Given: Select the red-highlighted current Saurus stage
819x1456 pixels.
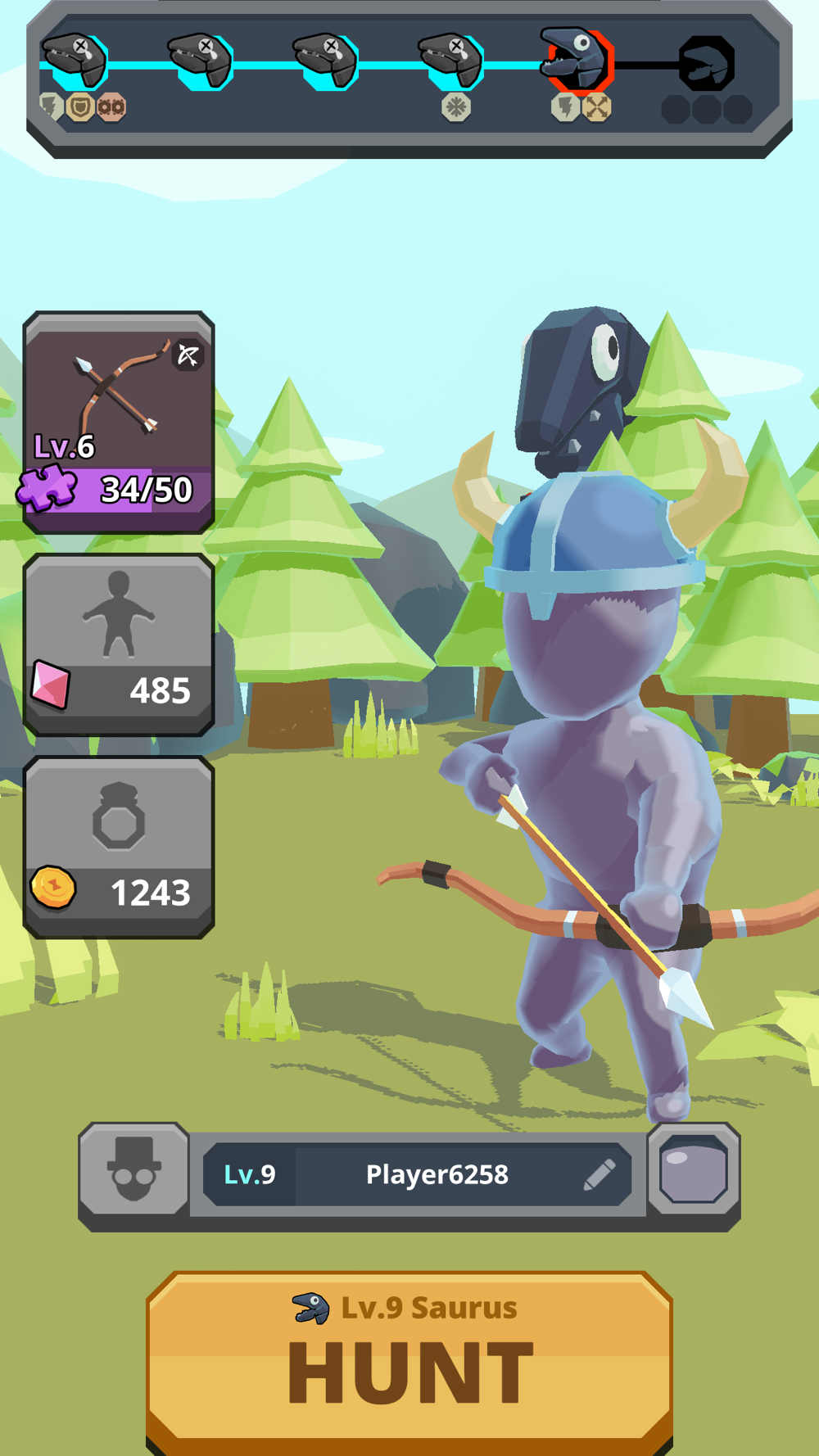Looking at the screenshot, I should (579, 60).
